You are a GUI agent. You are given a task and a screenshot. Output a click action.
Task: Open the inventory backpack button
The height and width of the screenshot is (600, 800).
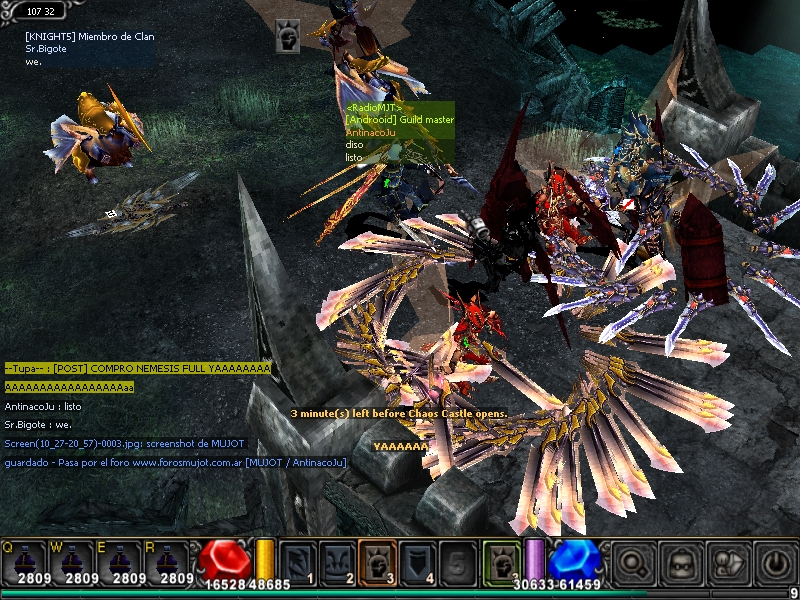tap(680, 563)
